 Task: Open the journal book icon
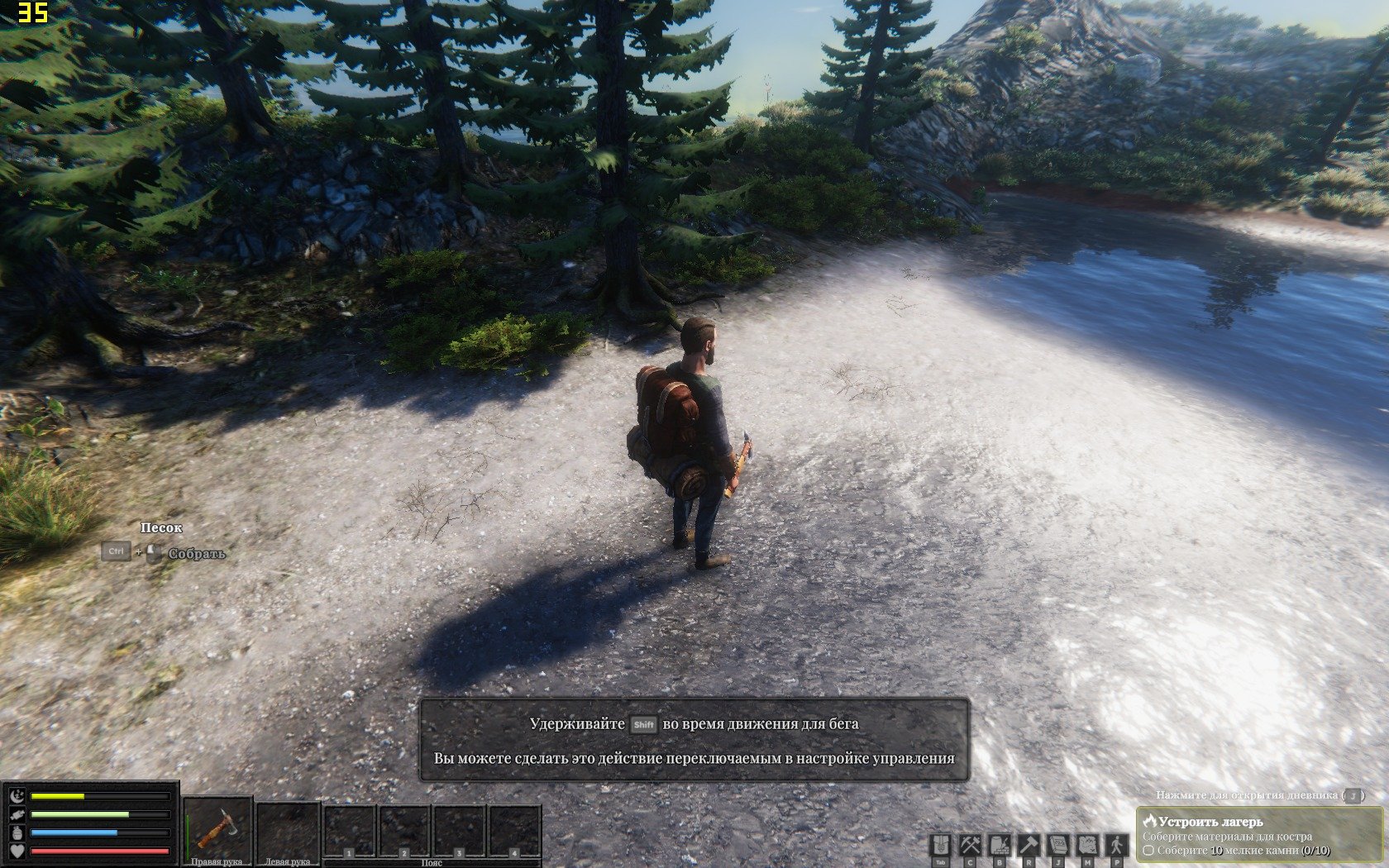pos(1057,846)
